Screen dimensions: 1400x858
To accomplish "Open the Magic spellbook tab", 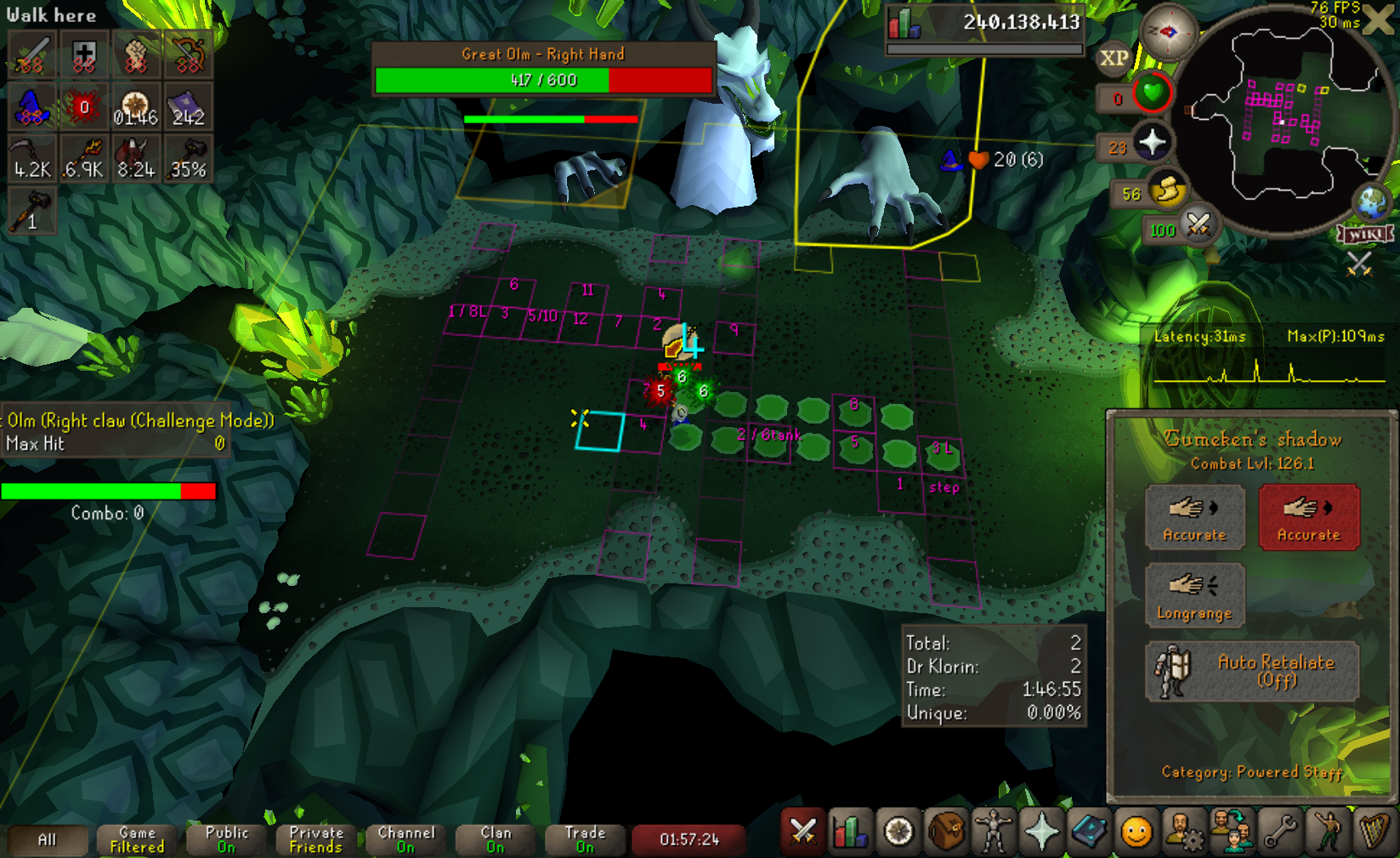I will (x=1088, y=832).
